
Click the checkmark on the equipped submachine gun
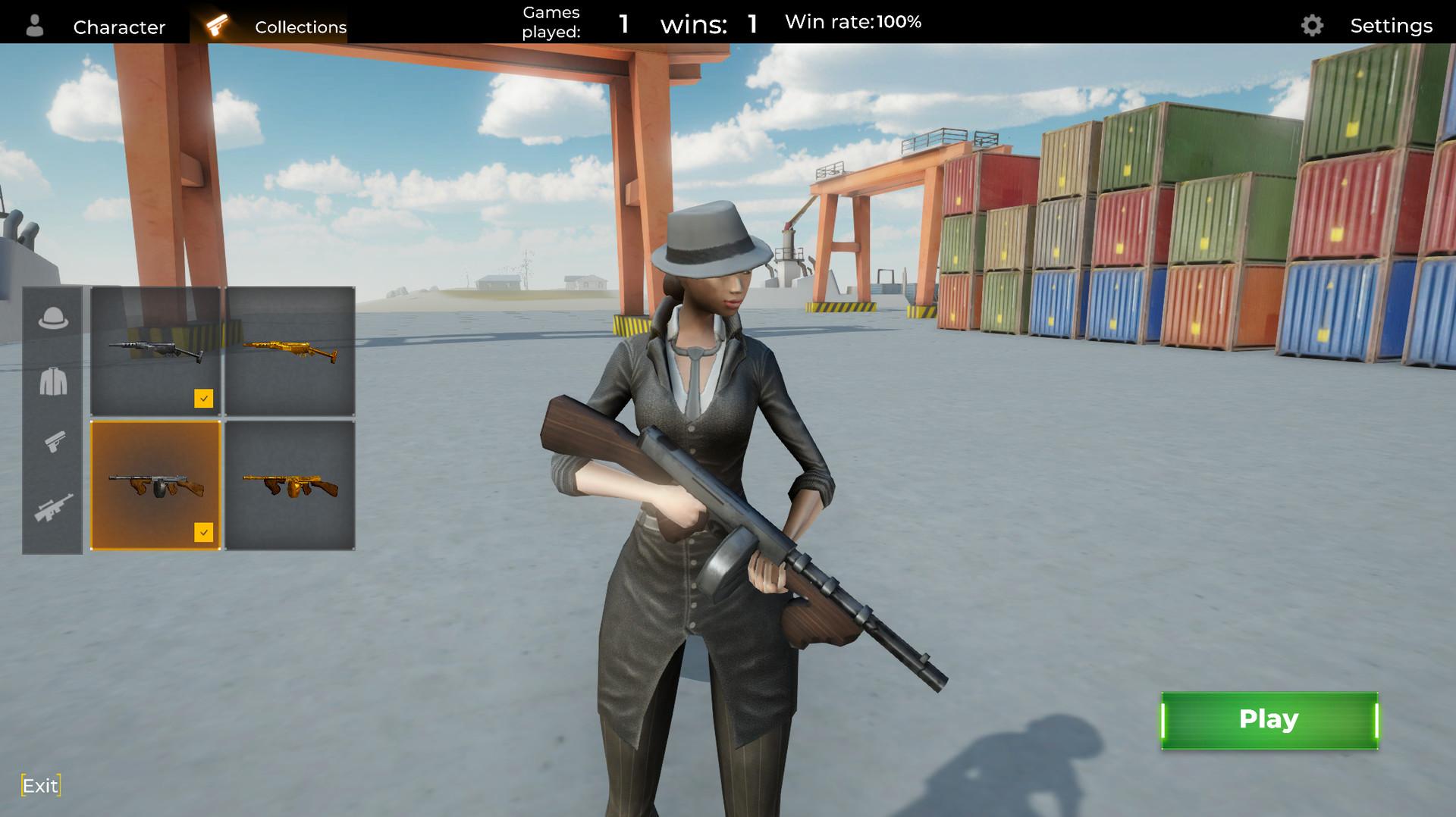(x=203, y=397)
